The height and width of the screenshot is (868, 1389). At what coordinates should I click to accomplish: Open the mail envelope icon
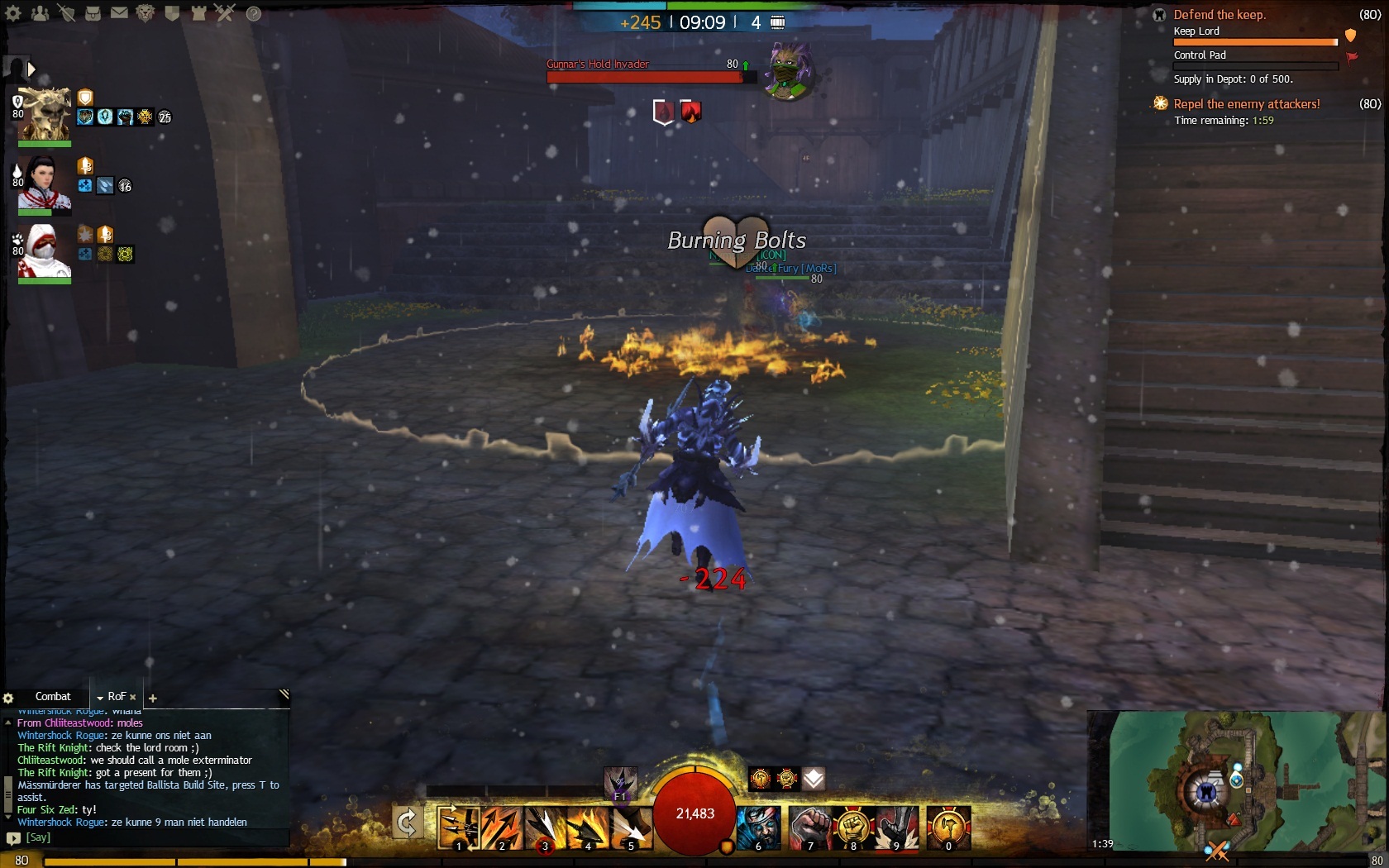(119, 13)
